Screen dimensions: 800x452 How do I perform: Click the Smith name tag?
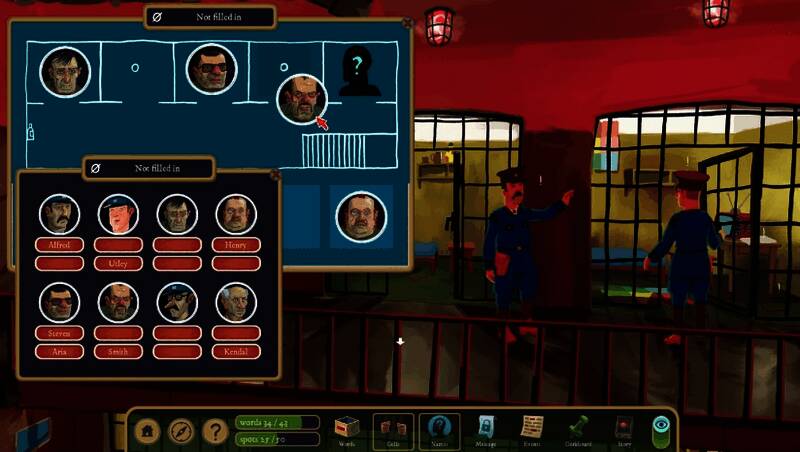tap(118, 351)
